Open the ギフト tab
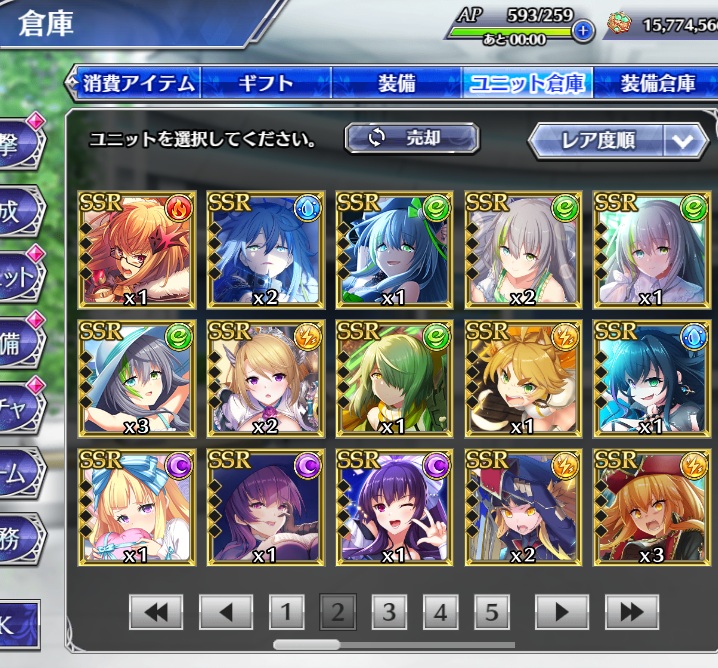Screen dimensions: 718x668 pyautogui.click(x=265, y=82)
